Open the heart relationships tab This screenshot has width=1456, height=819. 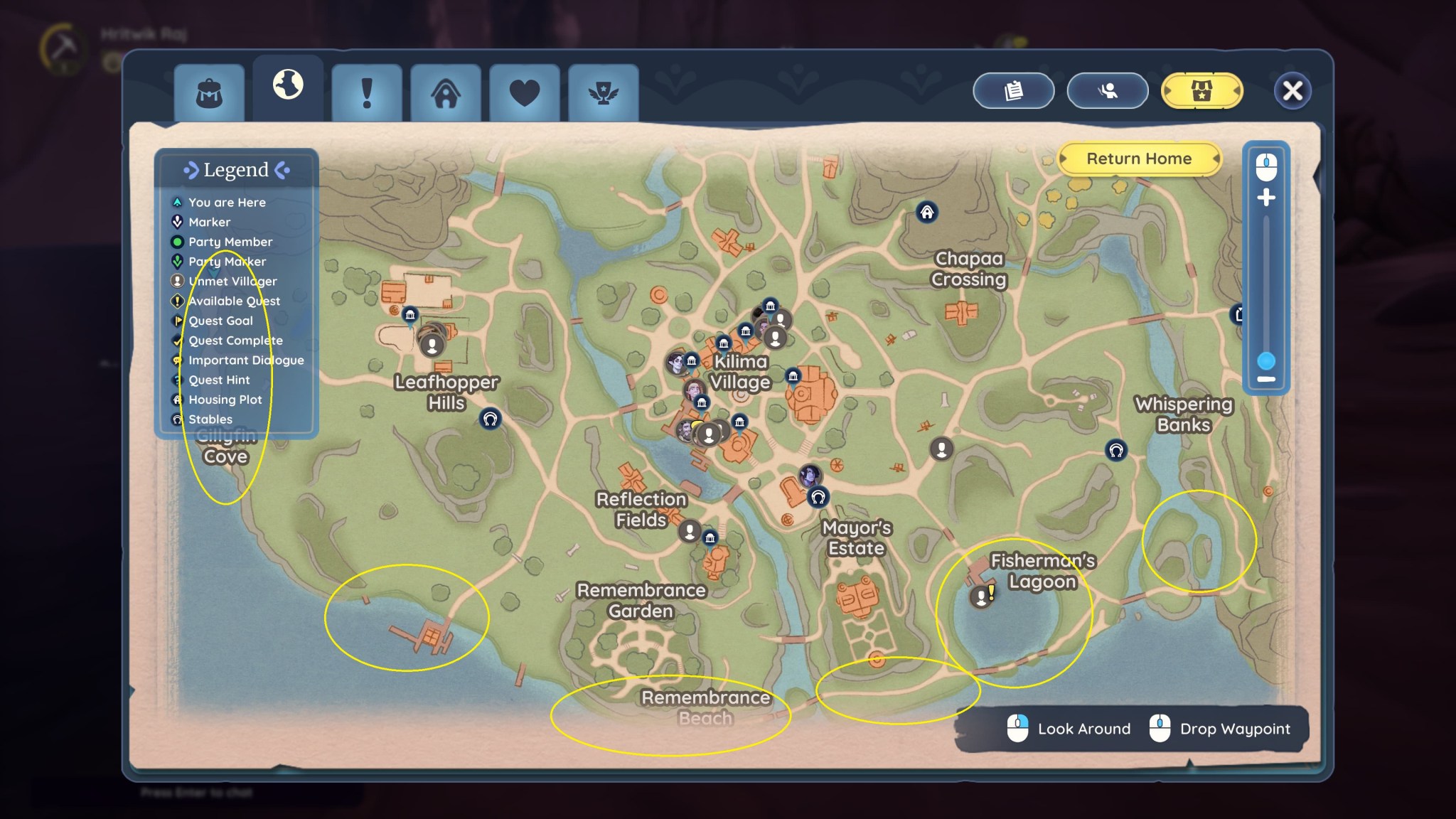click(x=525, y=93)
